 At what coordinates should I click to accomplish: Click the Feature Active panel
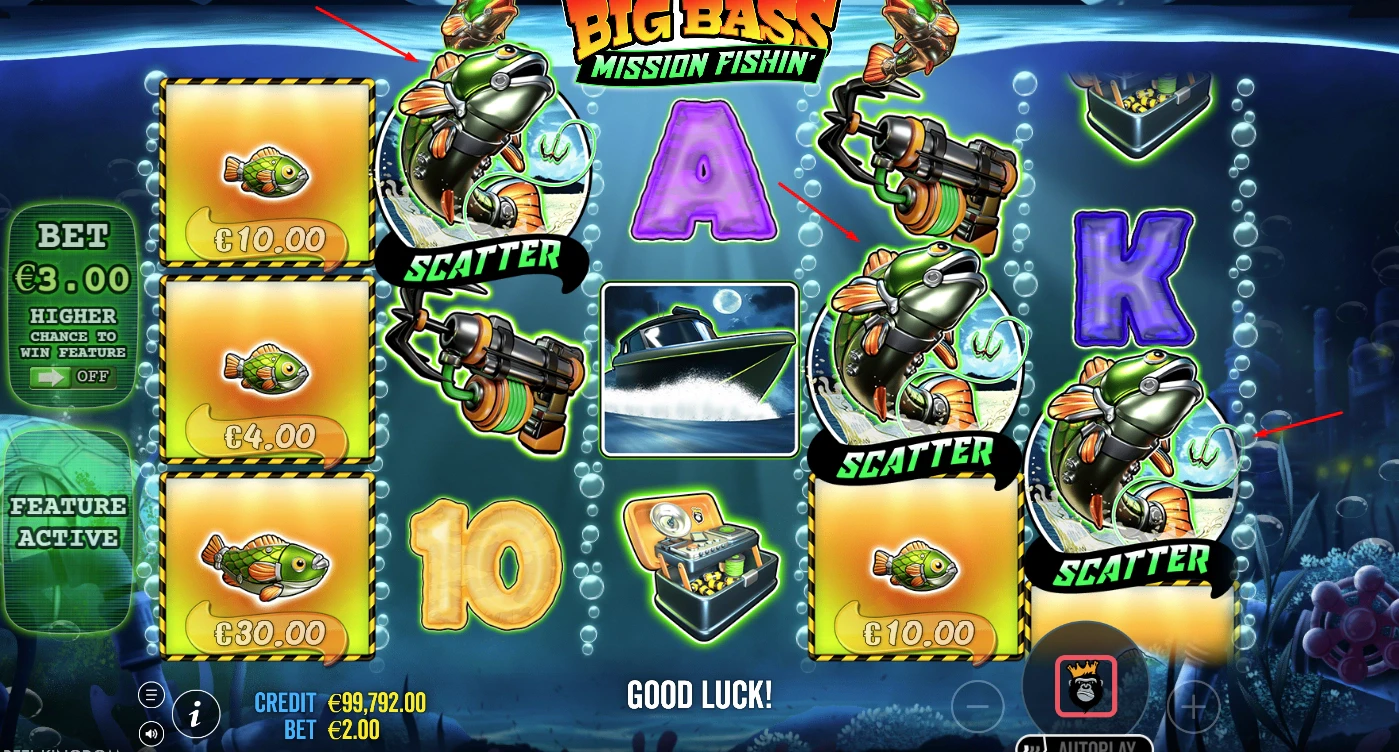coord(69,522)
